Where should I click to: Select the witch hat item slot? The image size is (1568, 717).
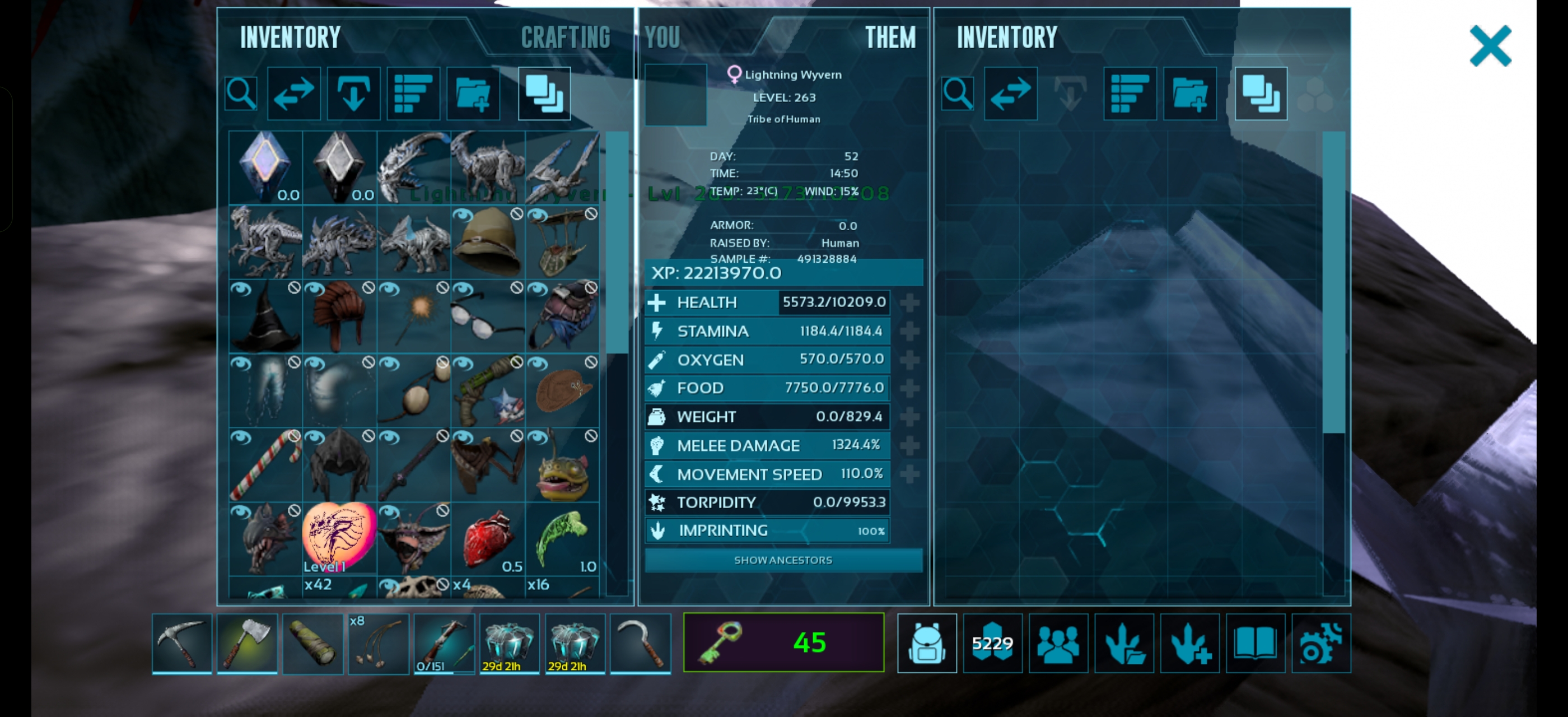(265, 316)
